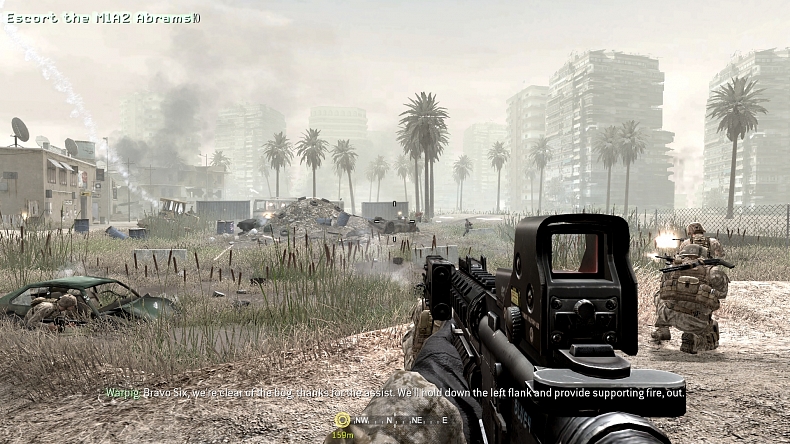Select the yellow objective marker on the compass
This screenshot has width=790, height=444.
pyautogui.click(x=343, y=420)
